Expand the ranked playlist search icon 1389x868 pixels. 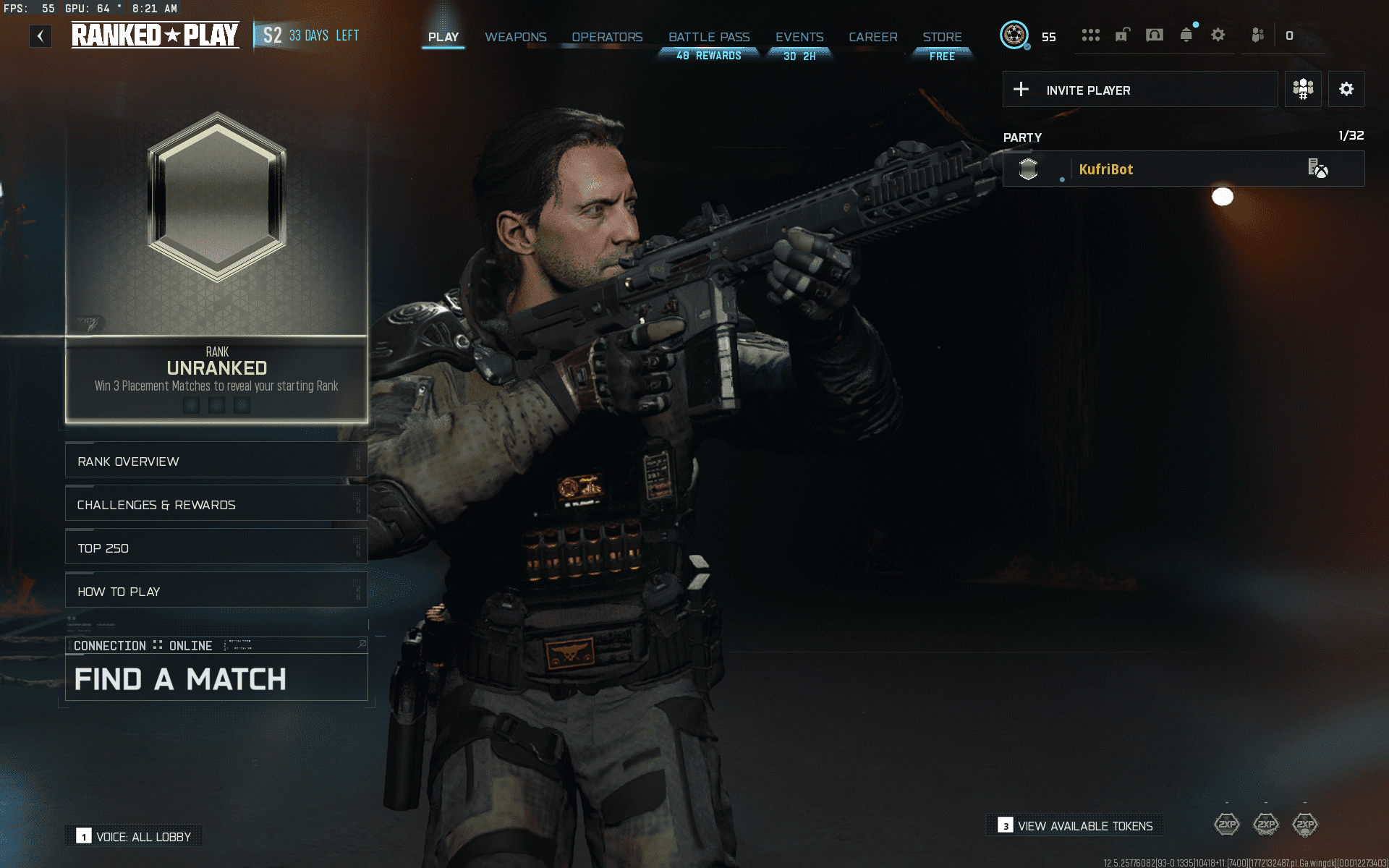tap(362, 644)
